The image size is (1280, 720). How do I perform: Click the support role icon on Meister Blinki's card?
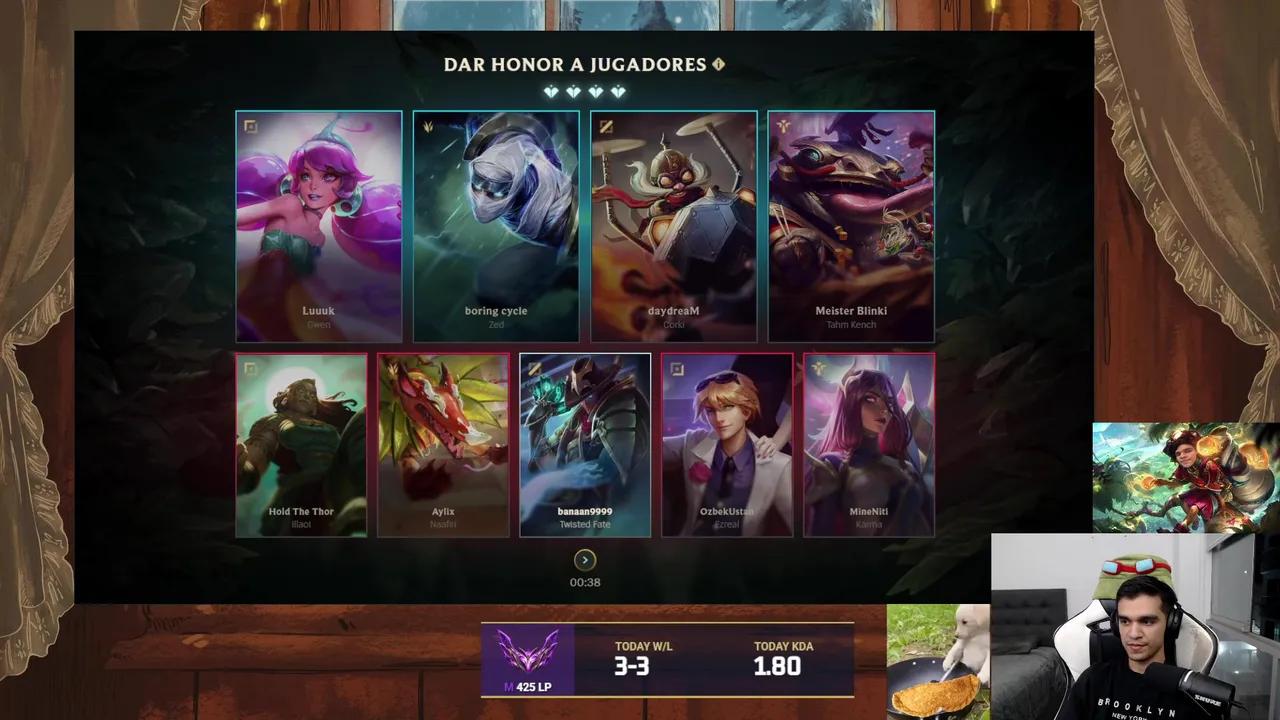coord(782,126)
